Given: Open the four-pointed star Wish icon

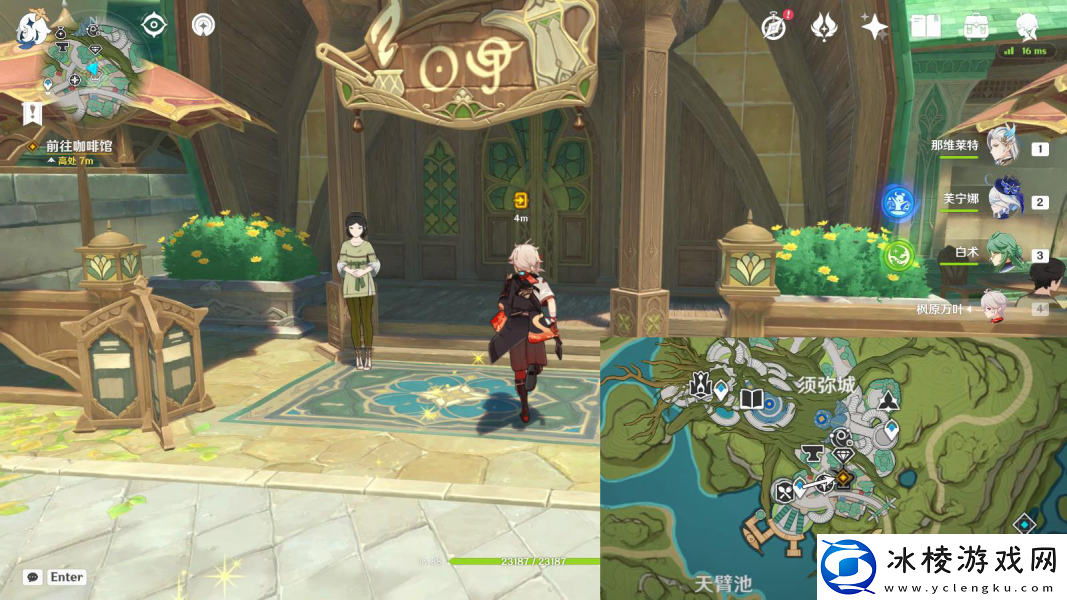Looking at the screenshot, I should click(x=875, y=27).
